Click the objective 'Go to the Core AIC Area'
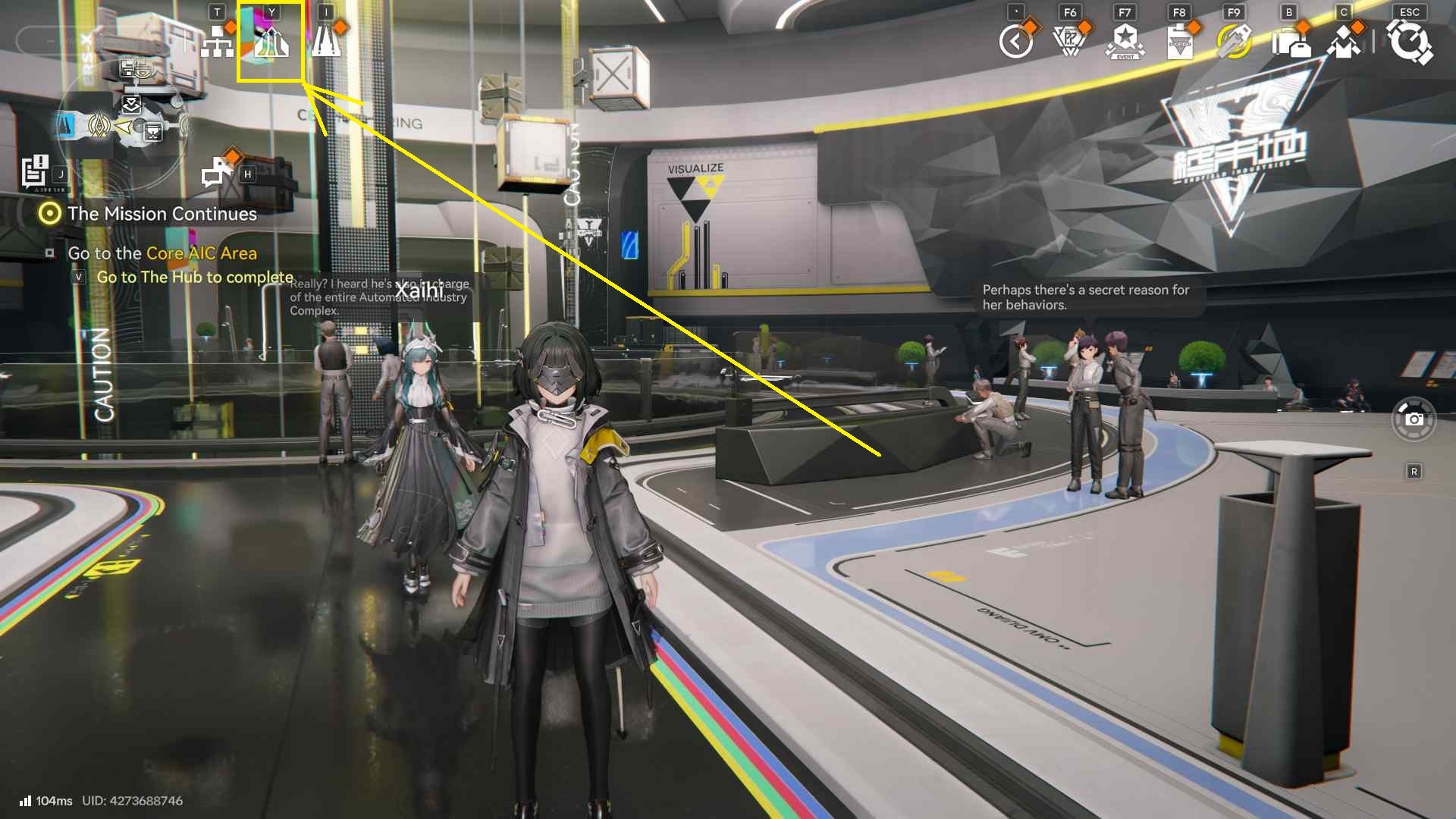 point(162,253)
